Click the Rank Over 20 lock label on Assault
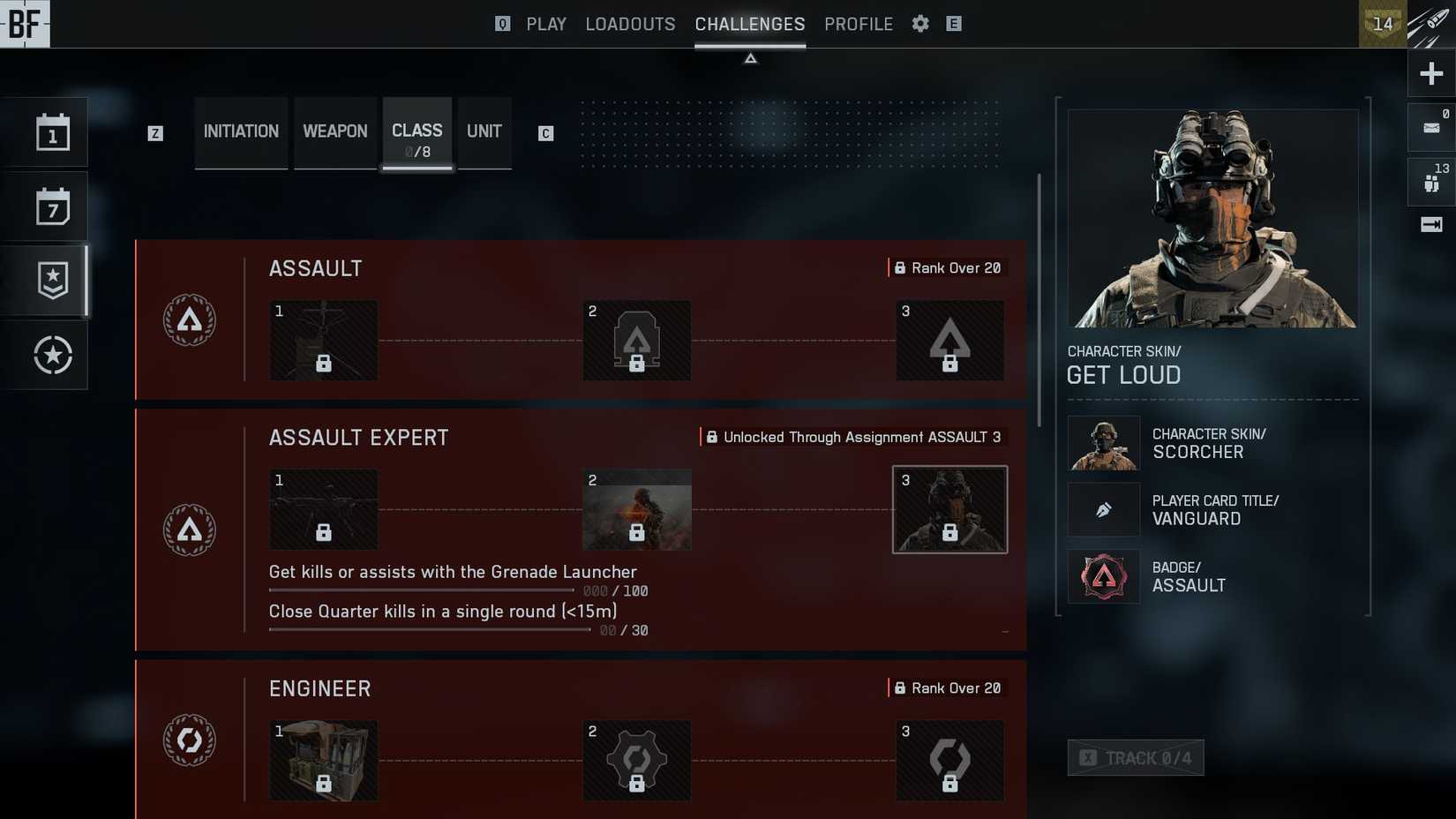 click(948, 267)
